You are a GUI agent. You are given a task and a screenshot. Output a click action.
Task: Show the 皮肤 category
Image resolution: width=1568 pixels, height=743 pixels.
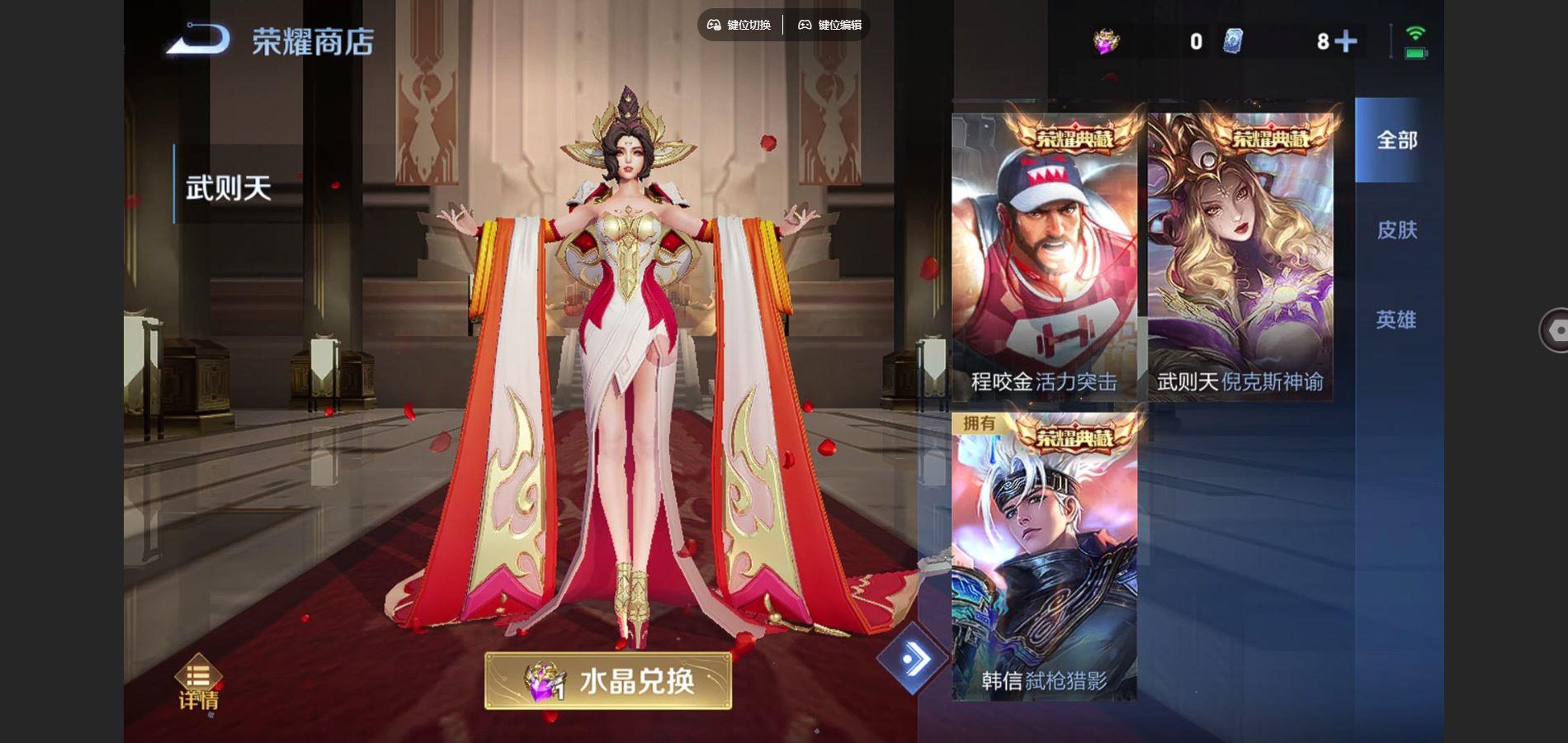(1396, 230)
